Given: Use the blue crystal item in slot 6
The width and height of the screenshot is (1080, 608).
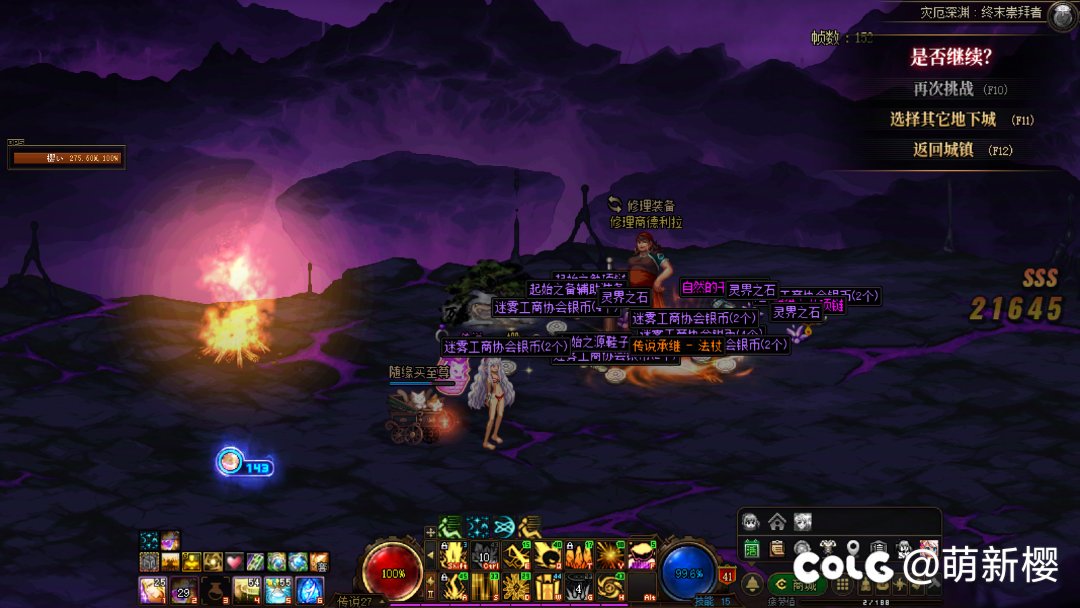Looking at the screenshot, I should [310, 590].
